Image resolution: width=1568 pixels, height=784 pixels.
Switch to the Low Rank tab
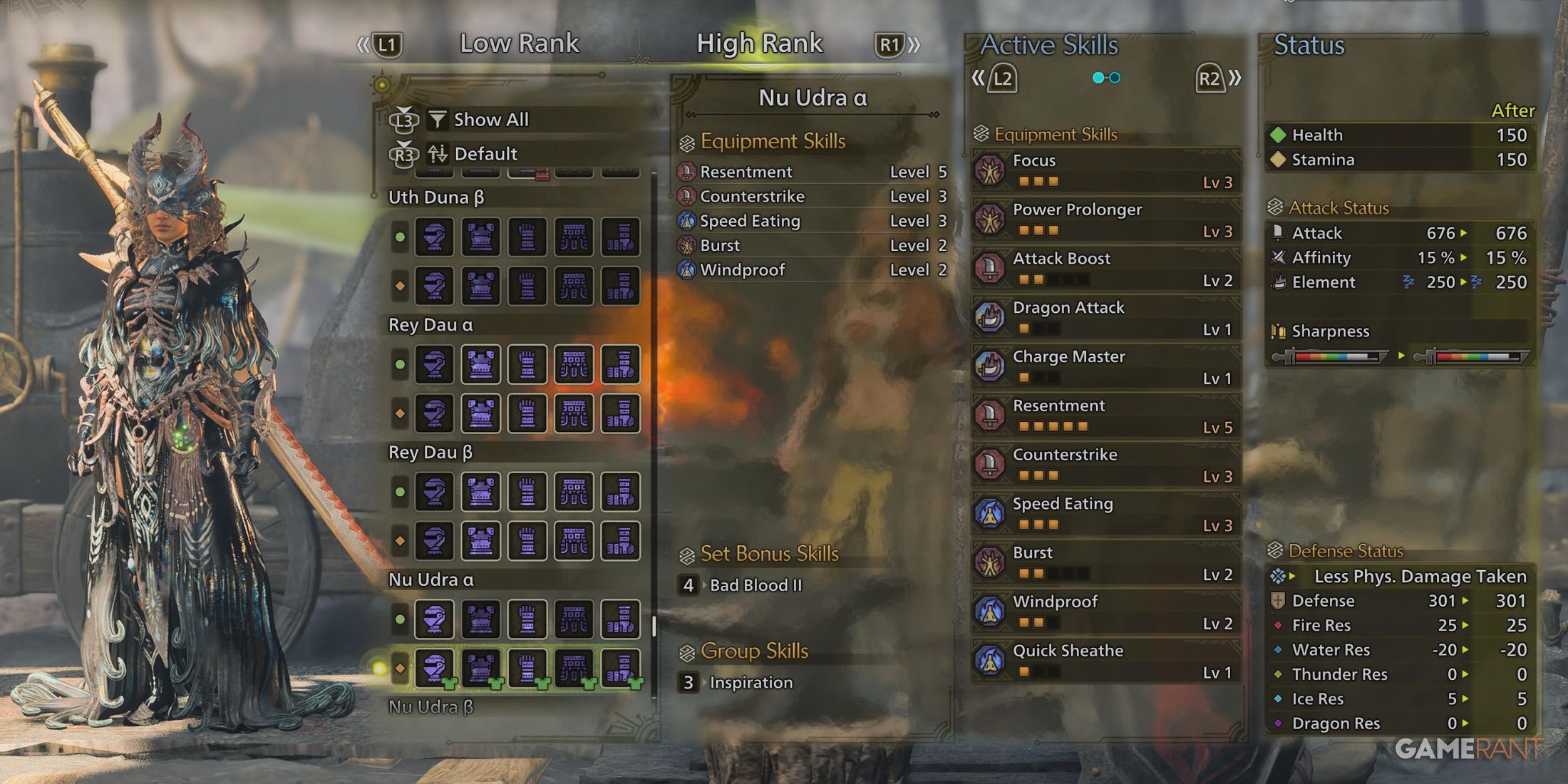[520, 43]
